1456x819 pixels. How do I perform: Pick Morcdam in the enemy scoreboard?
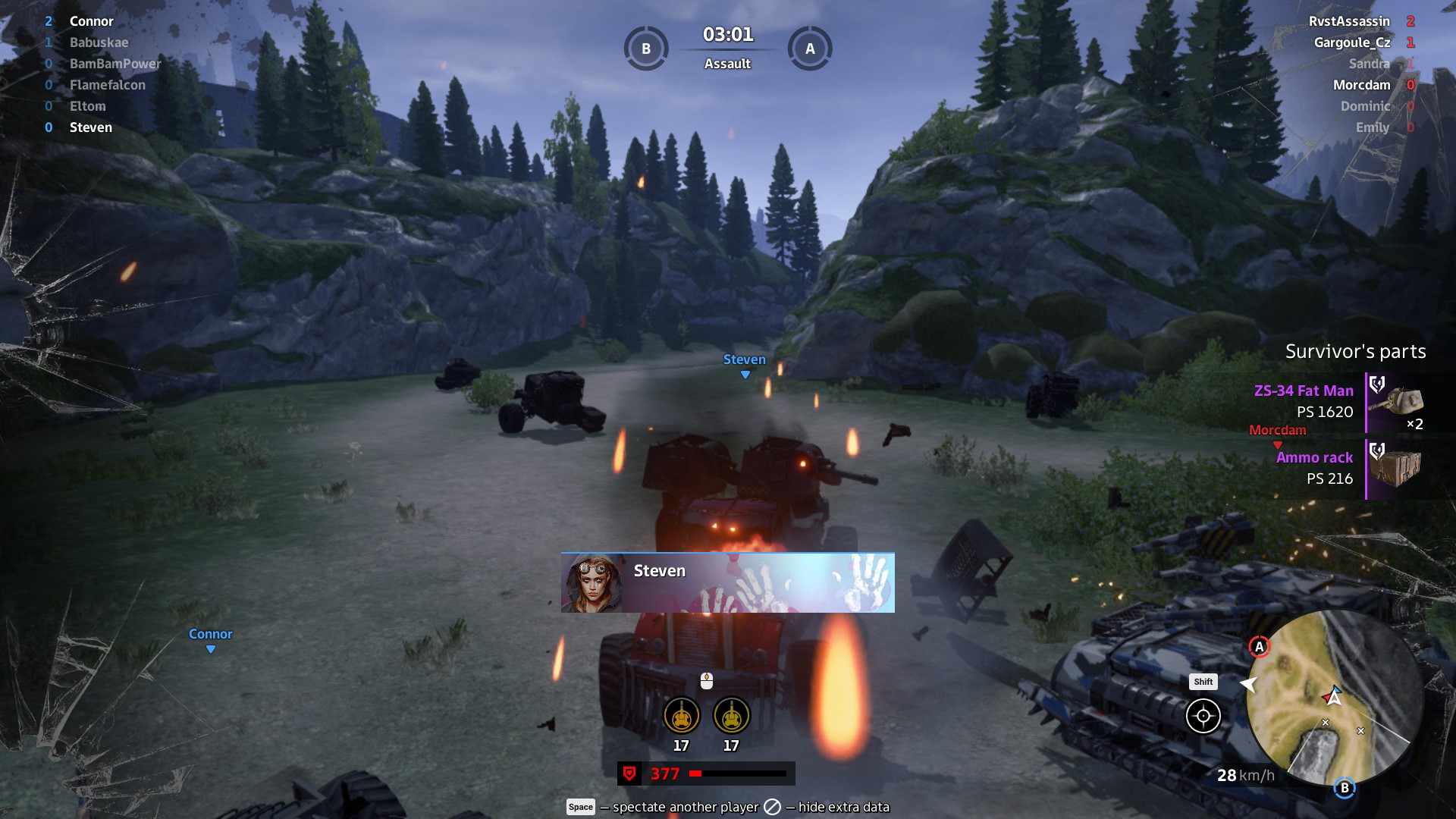pos(1361,85)
